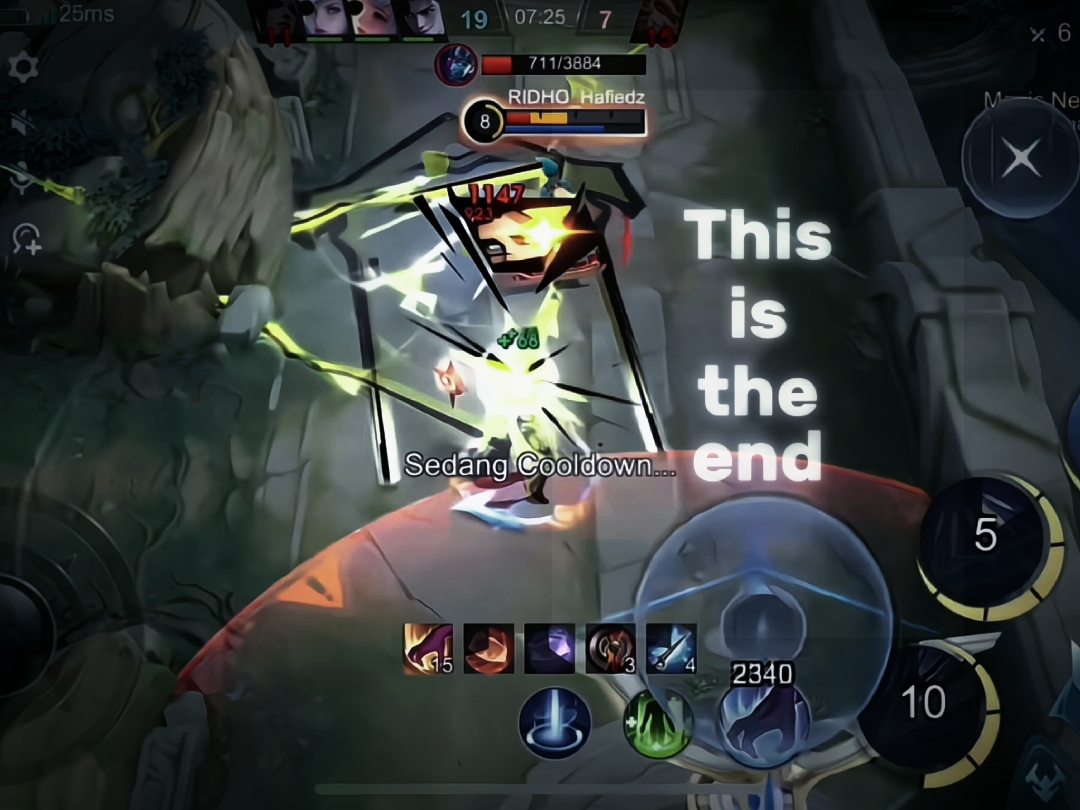Image resolution: width=1080 pixels, height=810 pixels.
Task: Use the green Regen heal button
Action: tap(658, 723)
